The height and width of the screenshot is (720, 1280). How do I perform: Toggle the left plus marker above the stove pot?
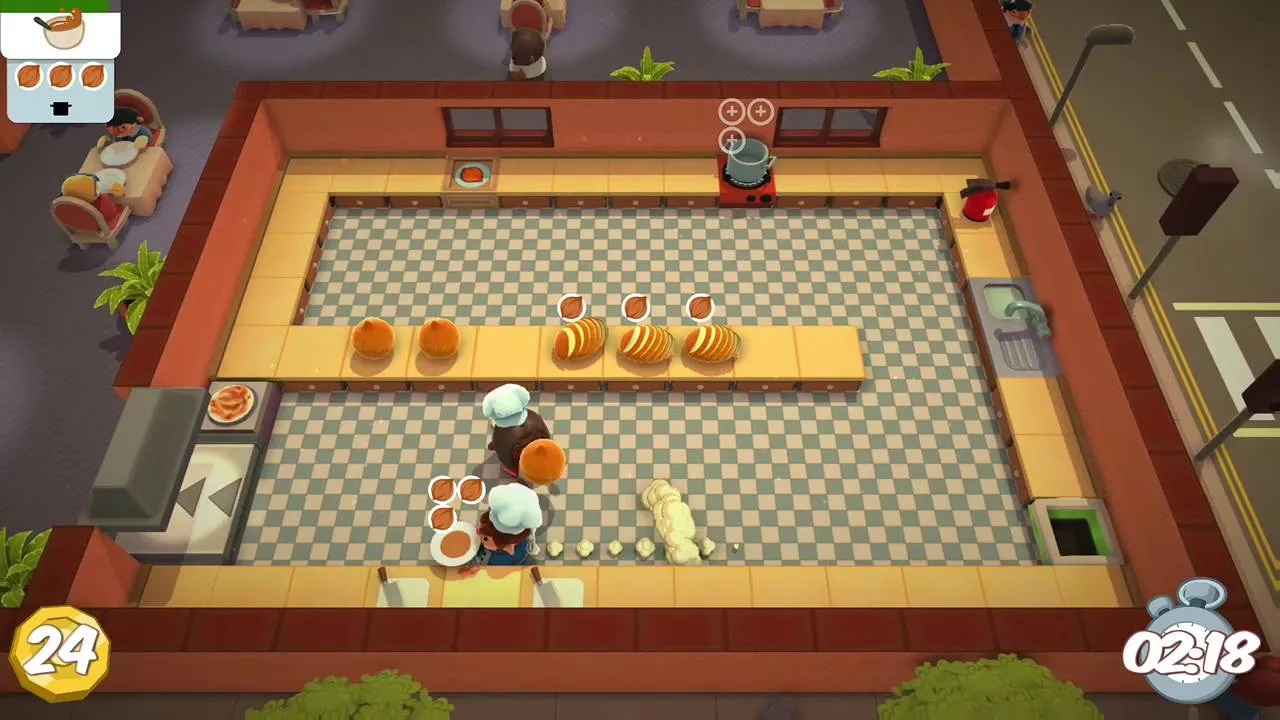pos(731,112)
